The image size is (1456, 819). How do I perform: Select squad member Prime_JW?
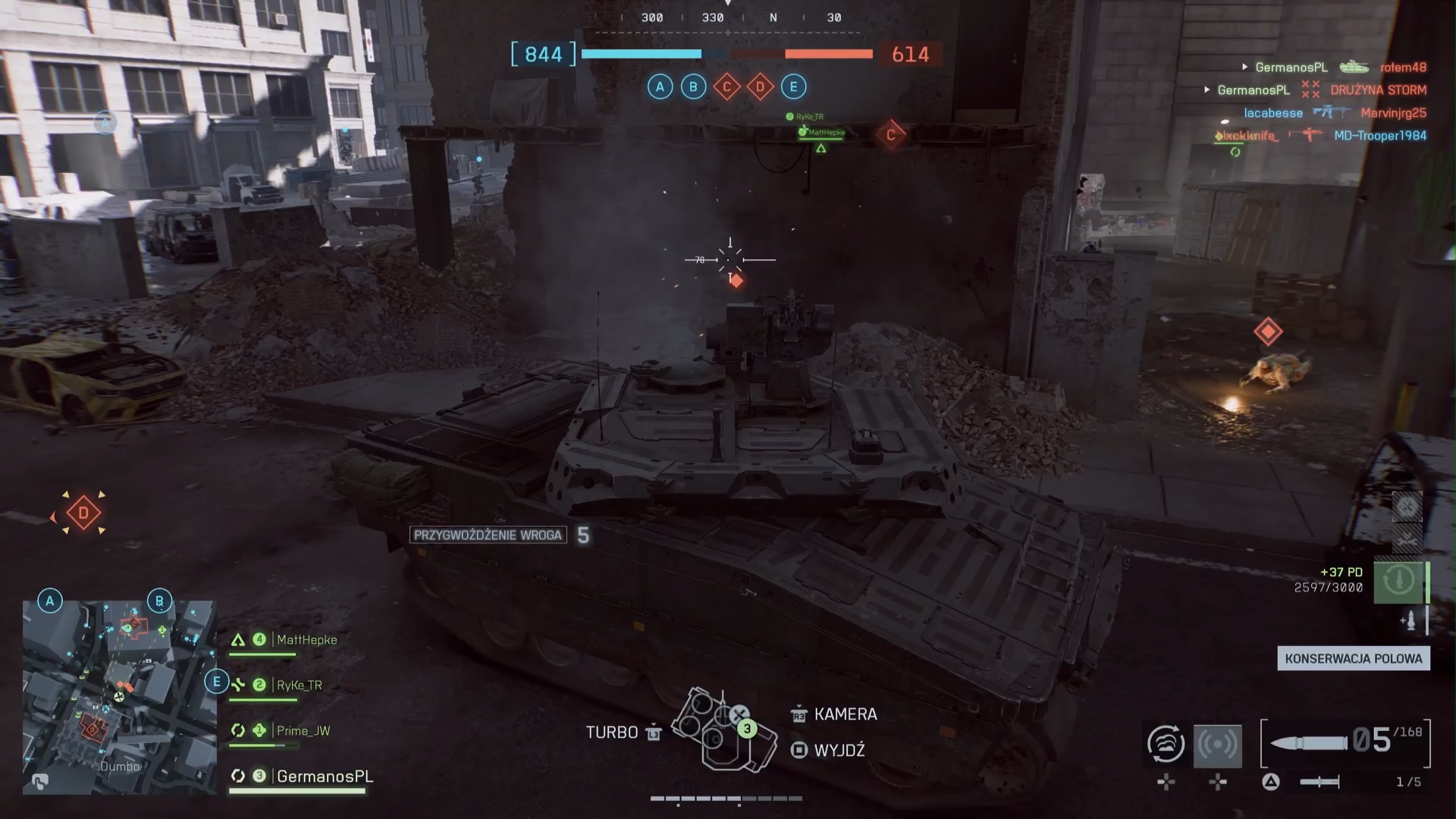(303, 731)
